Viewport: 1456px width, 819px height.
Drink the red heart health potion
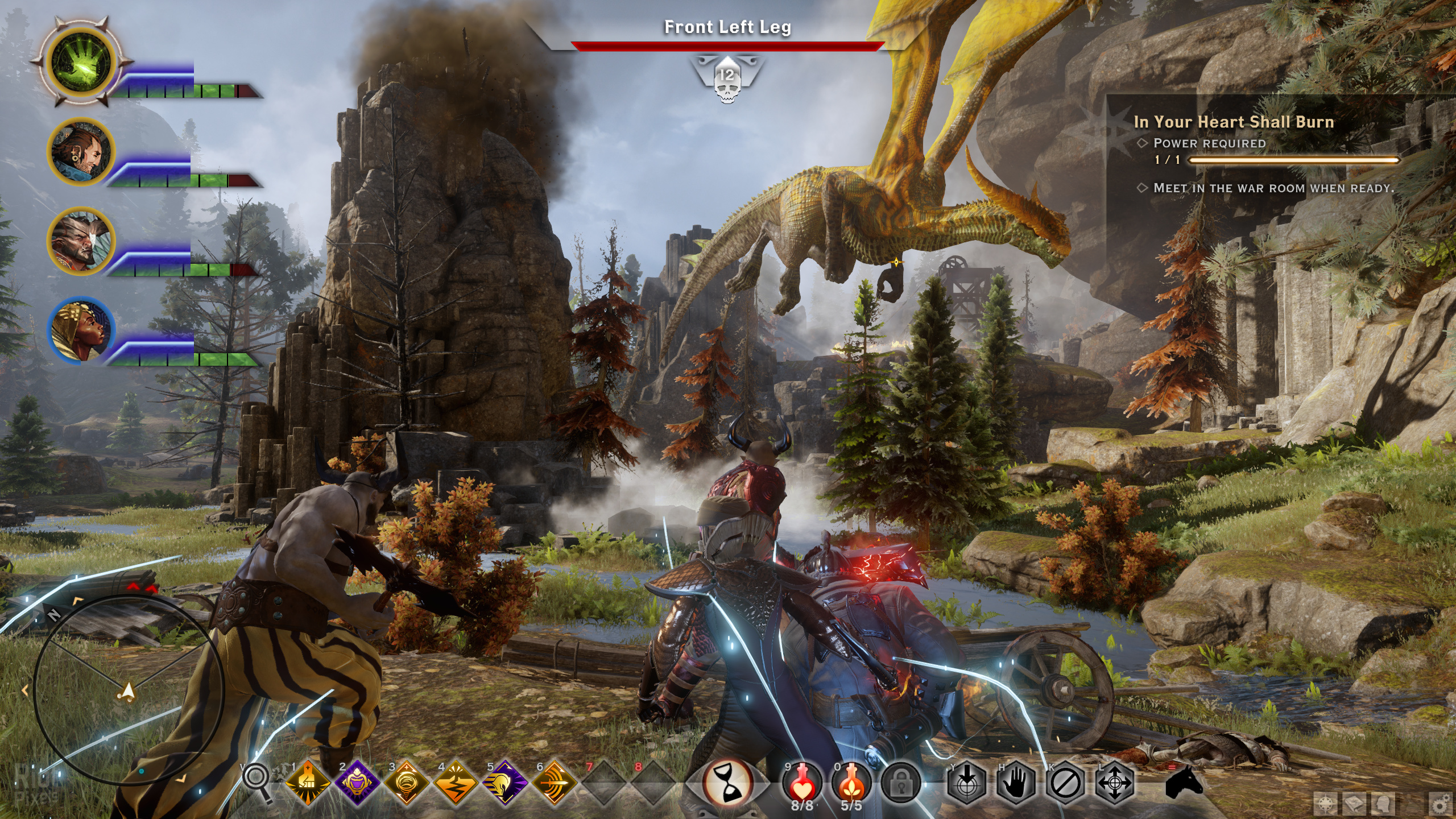click(802, 783)
